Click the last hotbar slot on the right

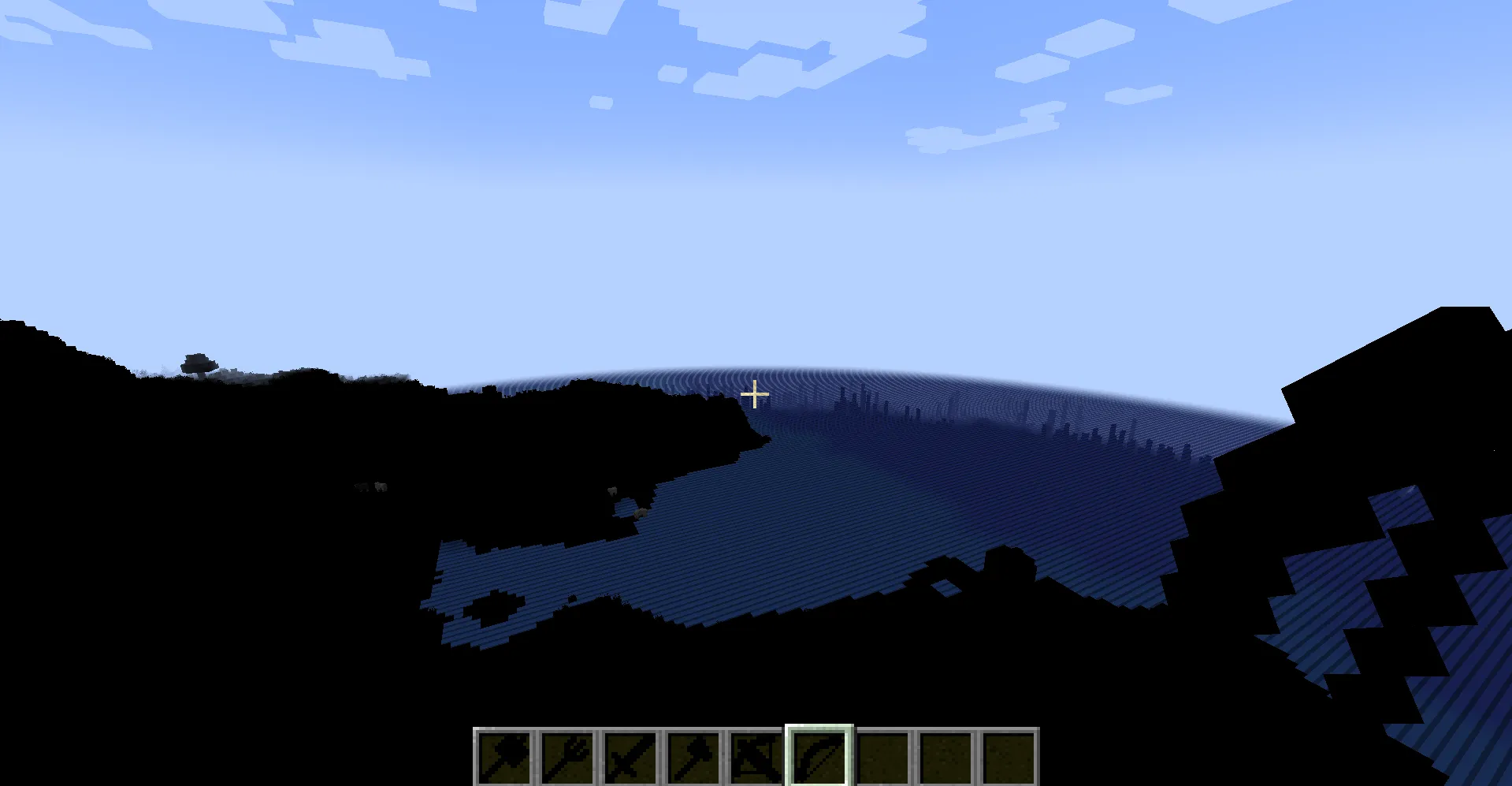[x=1010, y=758]
